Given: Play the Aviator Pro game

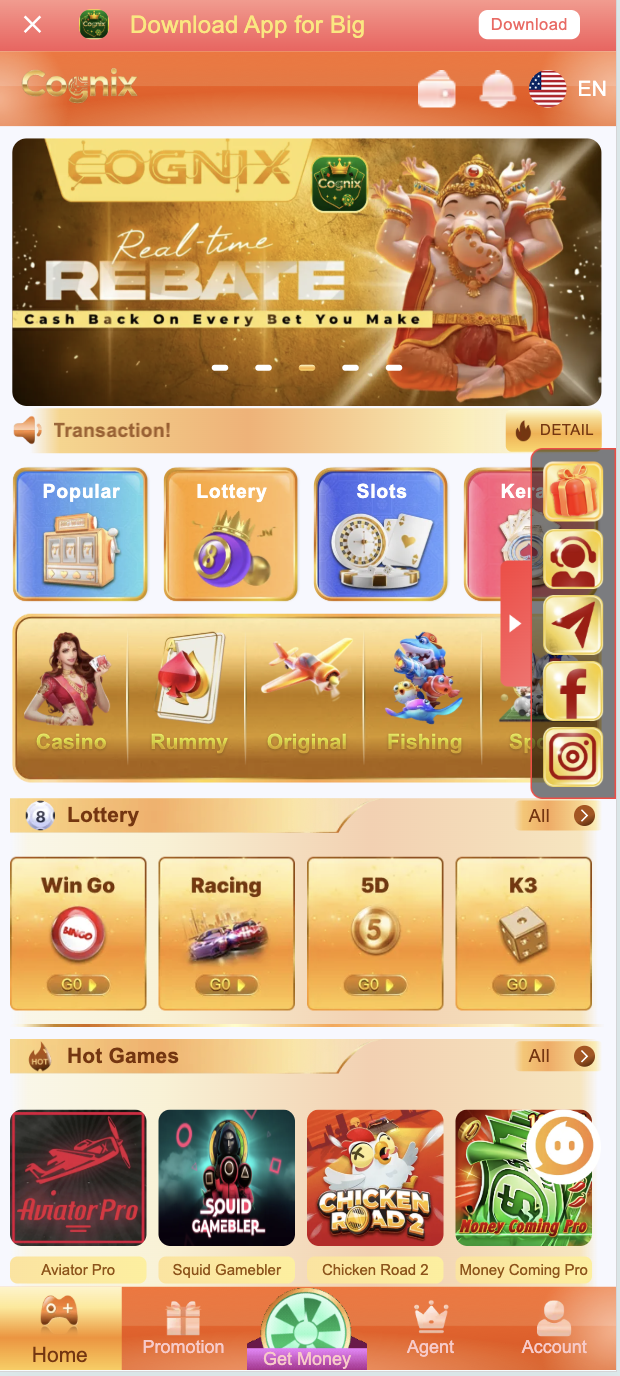Looking at the screenshot, I should coord(78,1178).
